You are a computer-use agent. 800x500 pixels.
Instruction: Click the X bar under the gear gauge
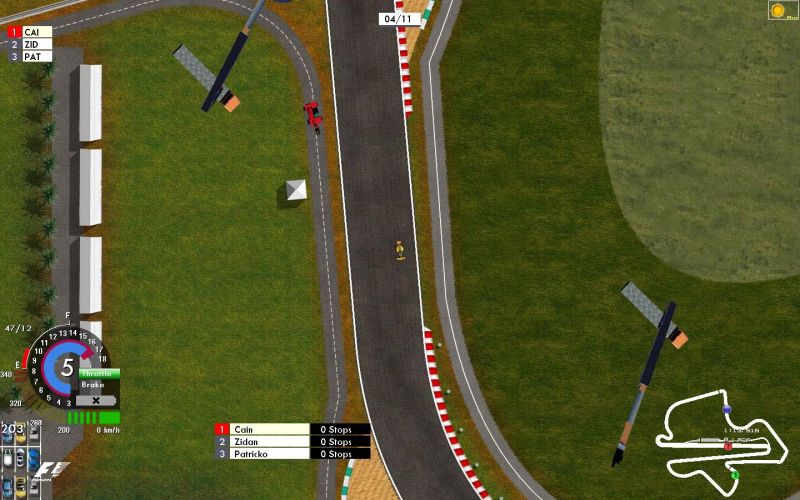pyautogui.click(x=97, y=400)
